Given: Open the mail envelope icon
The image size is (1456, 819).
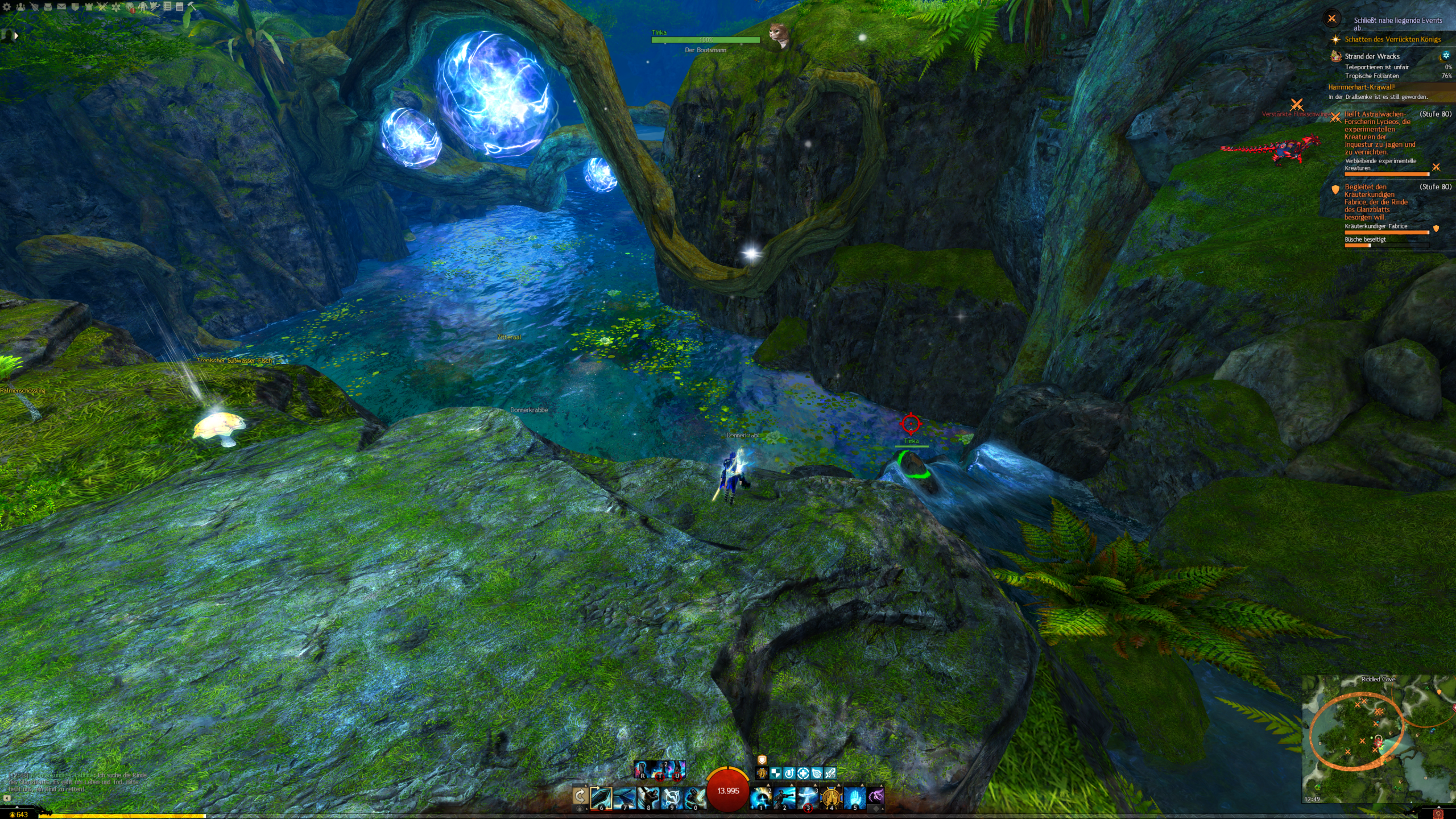Looking at the screenshot, I should pos(61,7).
